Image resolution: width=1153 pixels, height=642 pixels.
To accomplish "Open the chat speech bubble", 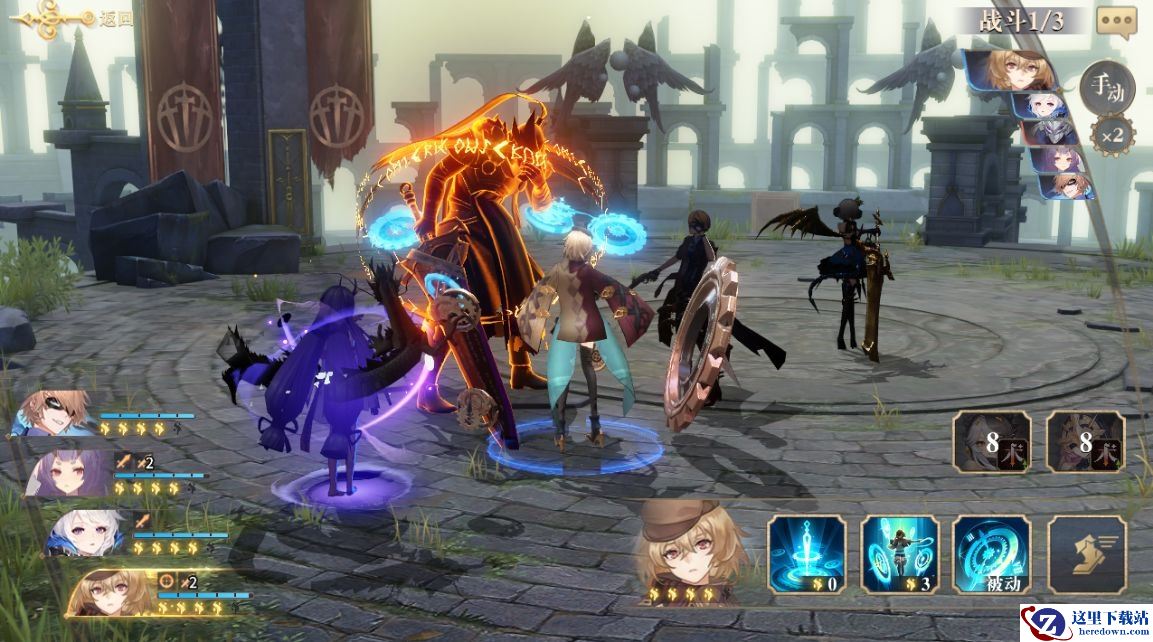I will tap(1116, 21).
